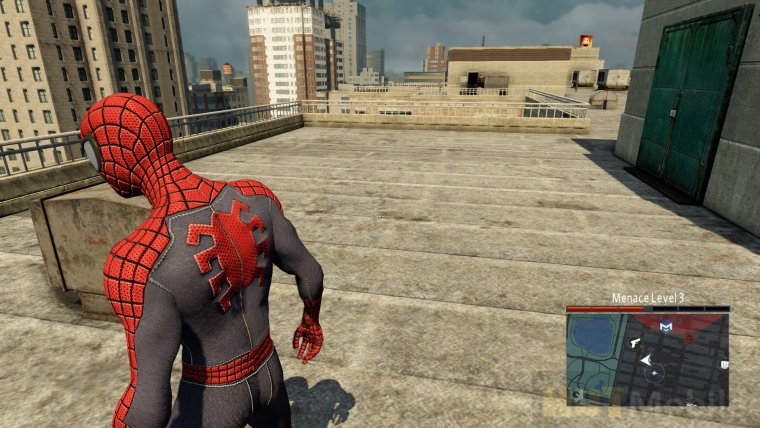
Task: Select the pistol crime marker on minimap
Action: tap(635, 341)
